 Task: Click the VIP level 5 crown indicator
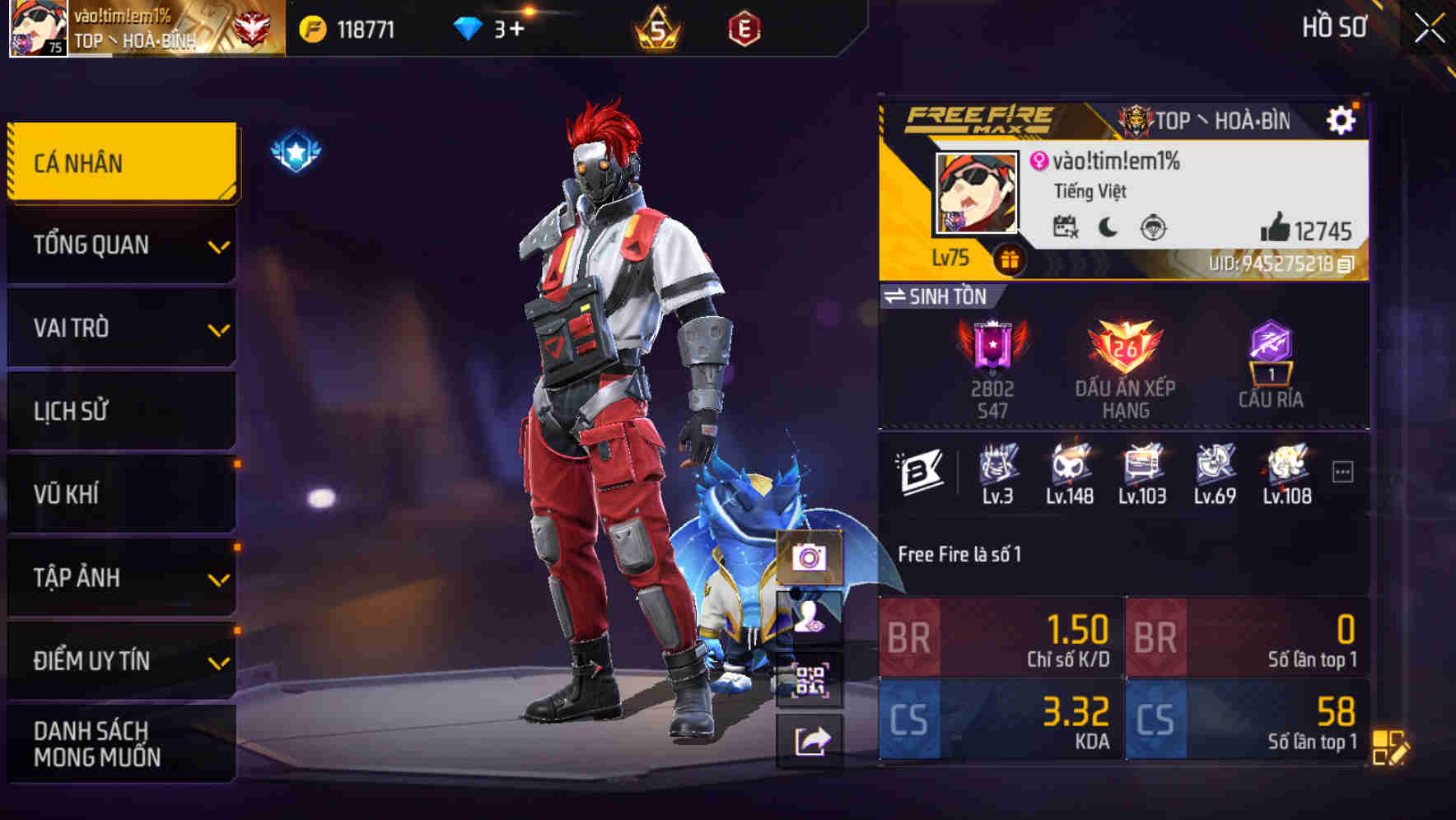[659, 26]
